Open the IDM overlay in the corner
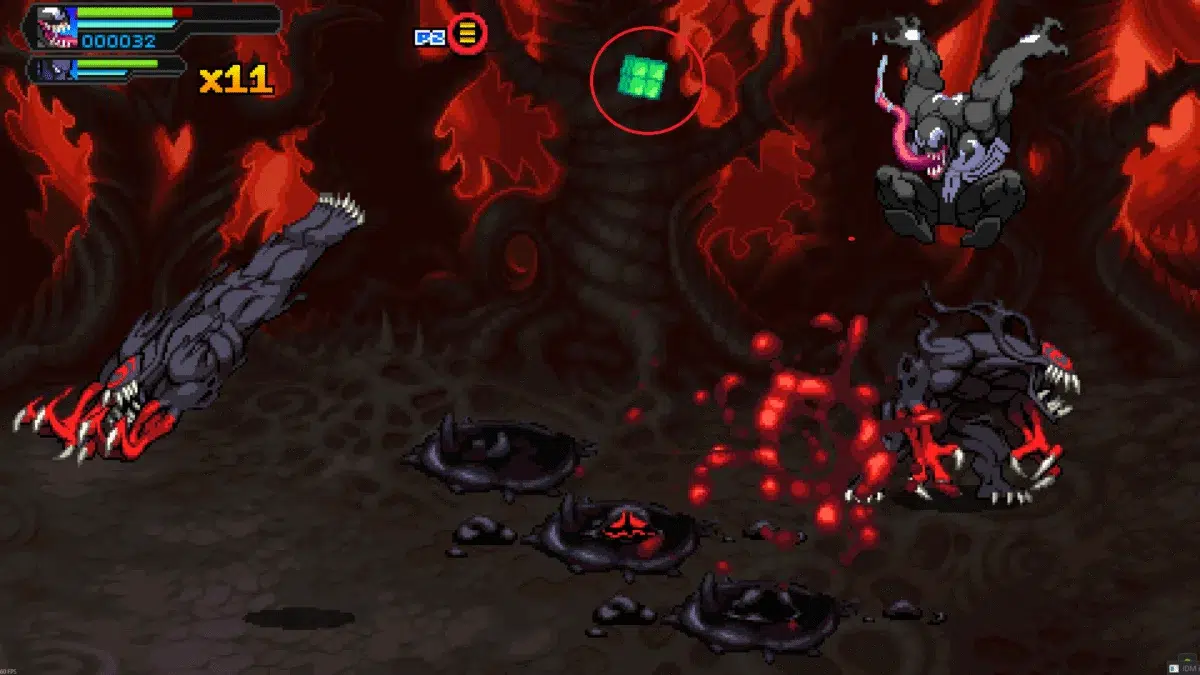Screen dimensions: 1200x675 (x=1181, y=667)
